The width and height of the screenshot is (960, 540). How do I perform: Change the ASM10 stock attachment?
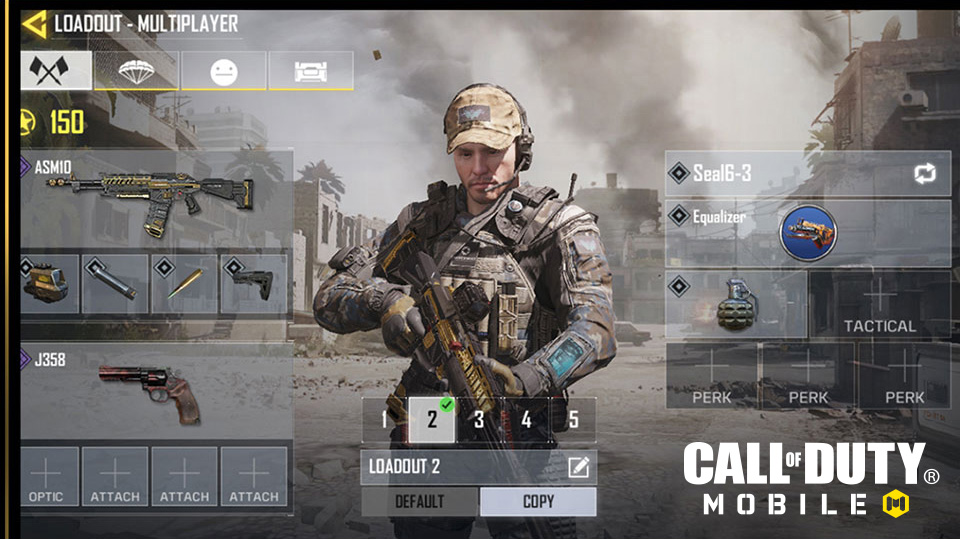click(x=253, y=284)
